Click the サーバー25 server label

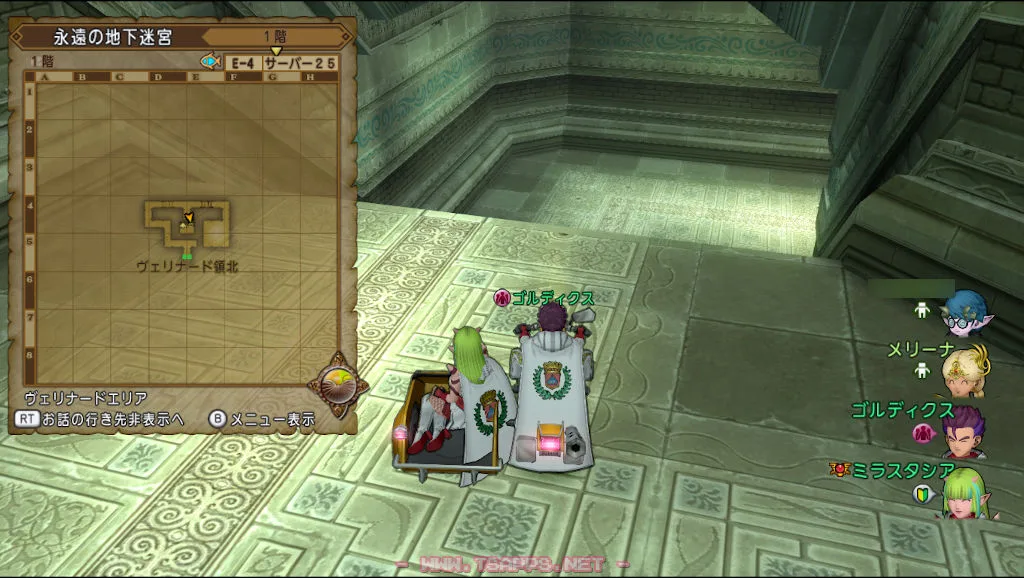tap(299, 62)
